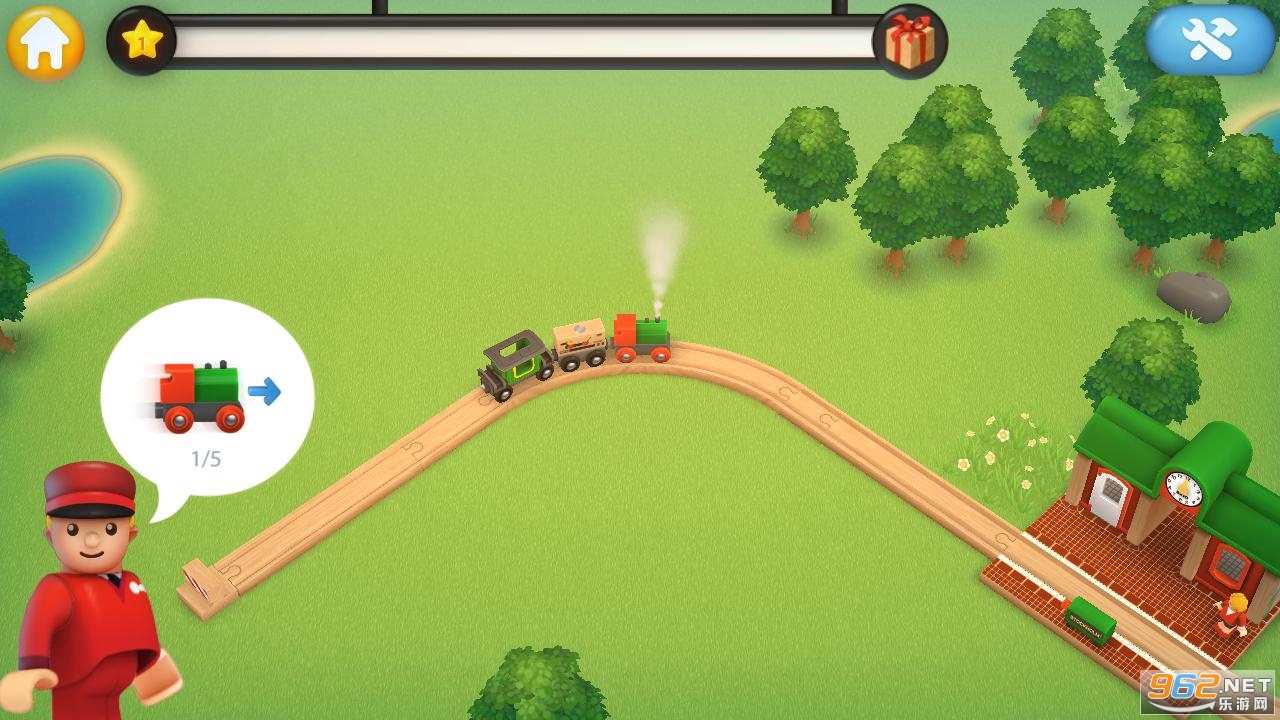Tap the gift box reward icon
Image resolution: width=1280 pixels, height=720 pixels.
click(x=910, y=42)
